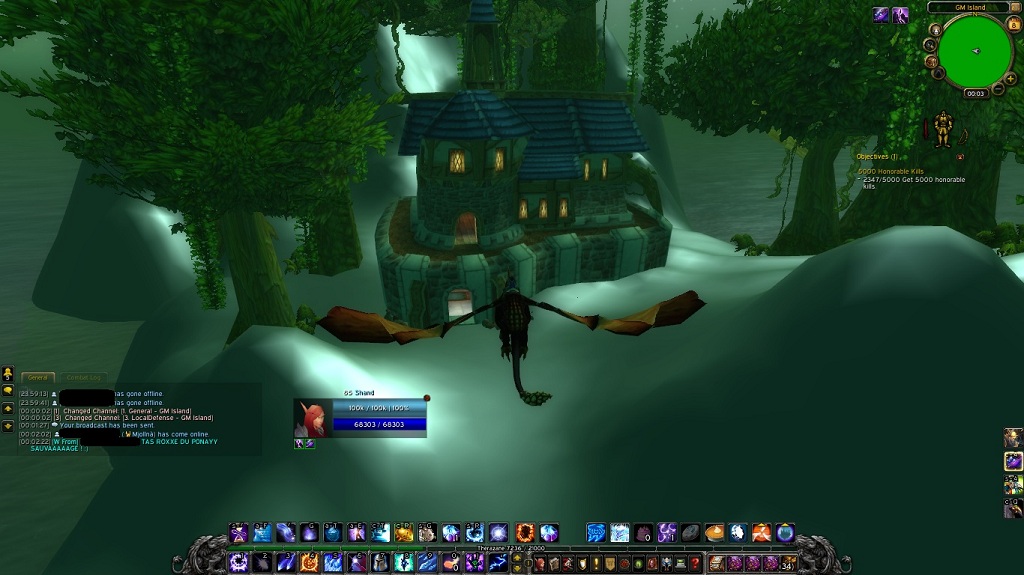The height and width of the screenshot is (575, 1024).
Task: Click the green circular minimap
Action: [x=974, y=51]
